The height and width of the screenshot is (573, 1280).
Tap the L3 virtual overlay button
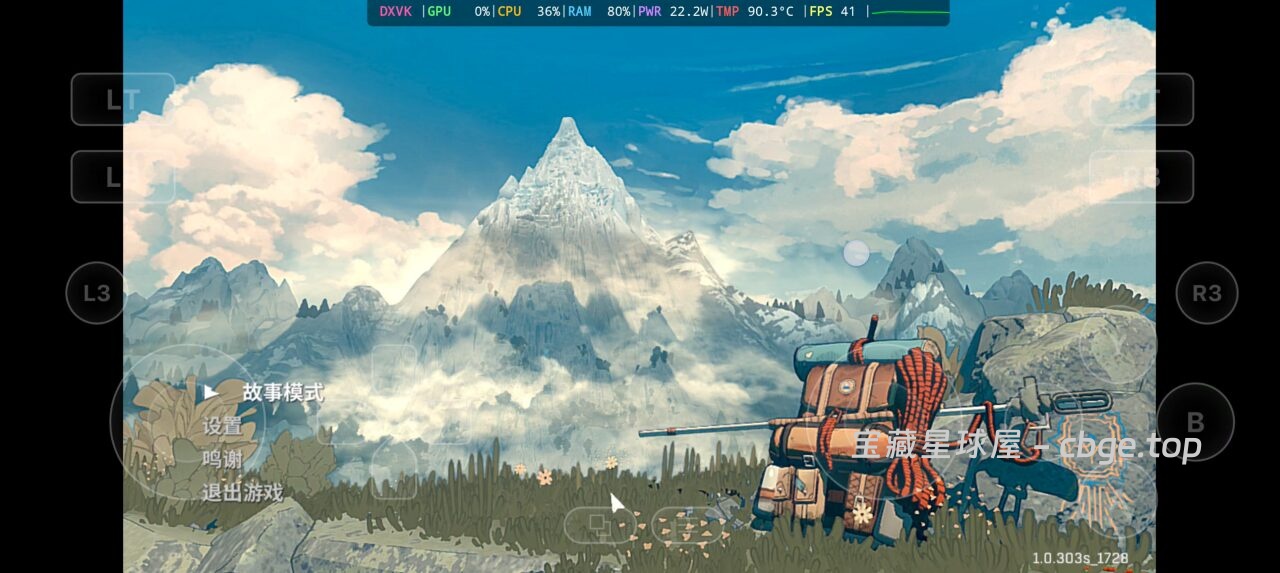(x=96, y=293)
